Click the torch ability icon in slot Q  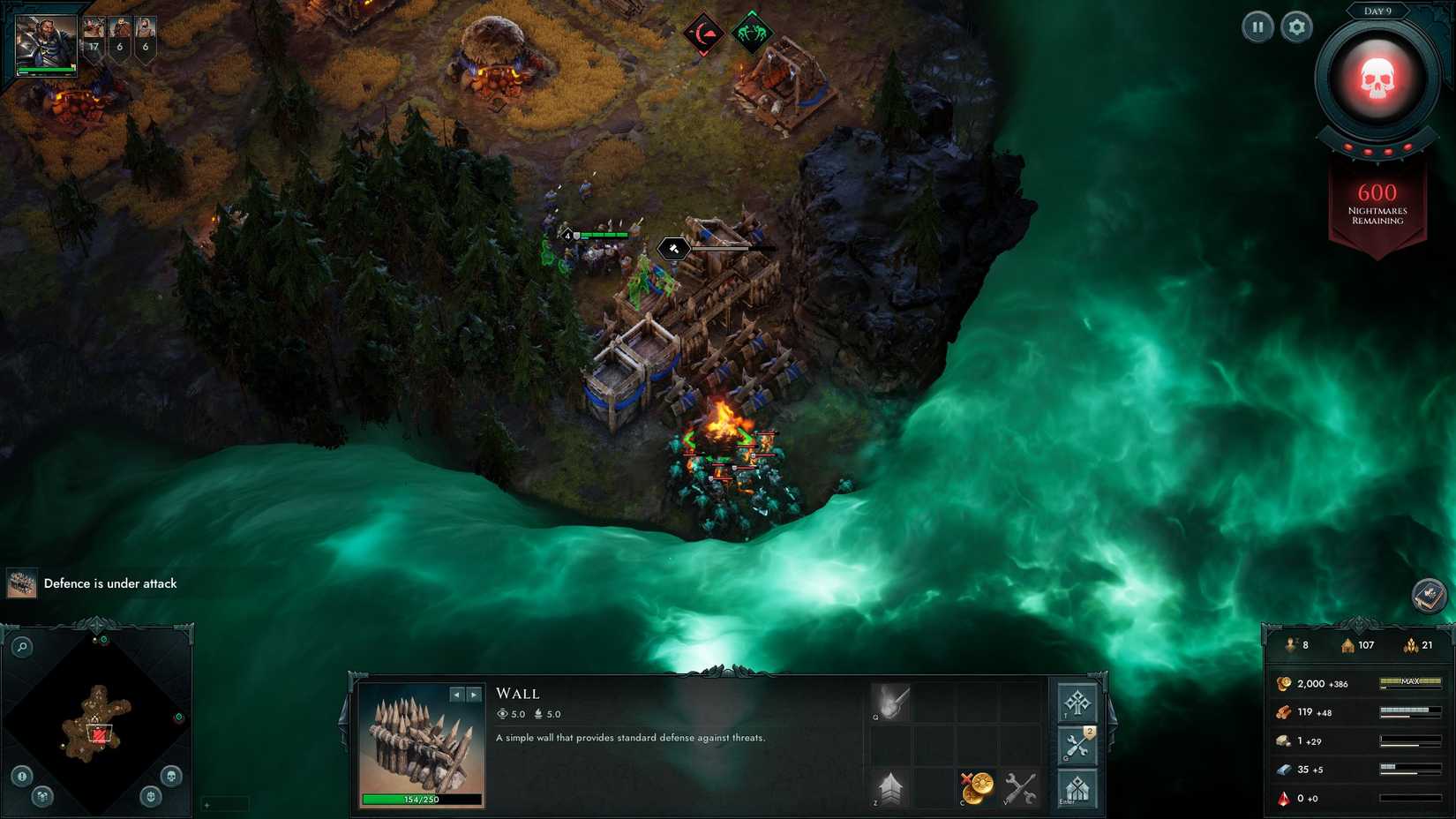coord(891,701)
